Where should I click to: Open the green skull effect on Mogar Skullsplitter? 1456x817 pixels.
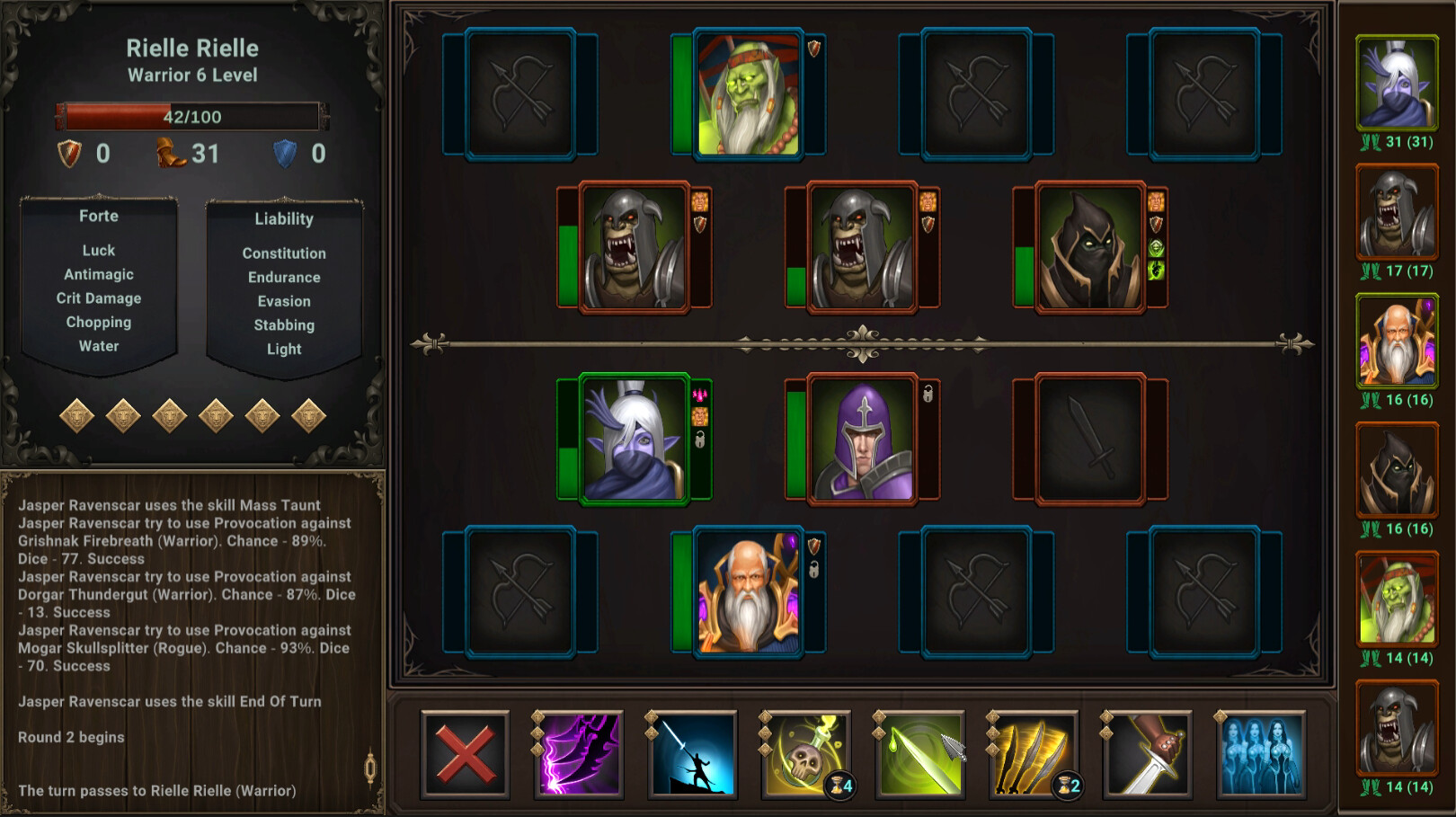pos(1156,249)
